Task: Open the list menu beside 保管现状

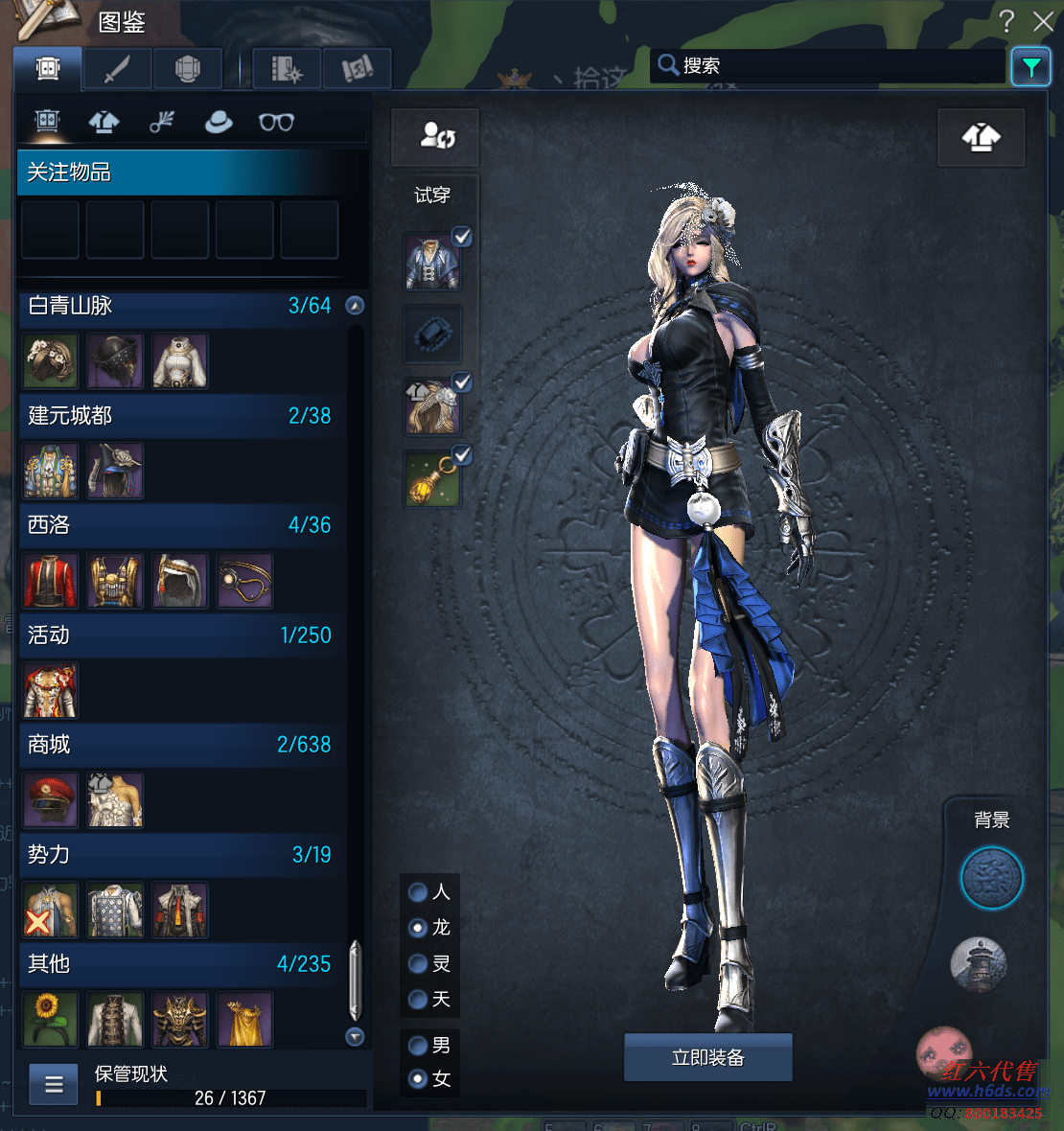Action: click(54, 1084)
